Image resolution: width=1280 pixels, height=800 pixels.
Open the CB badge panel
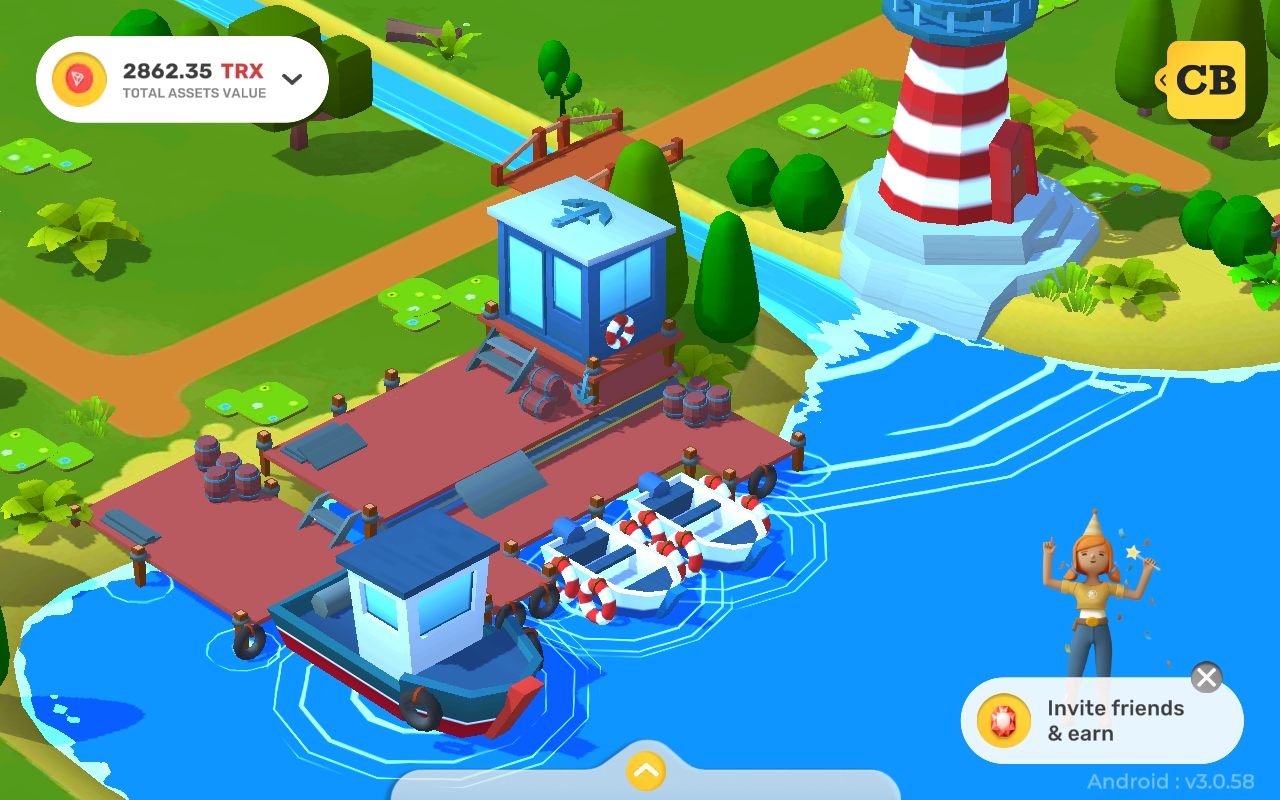click(1205, 79)
